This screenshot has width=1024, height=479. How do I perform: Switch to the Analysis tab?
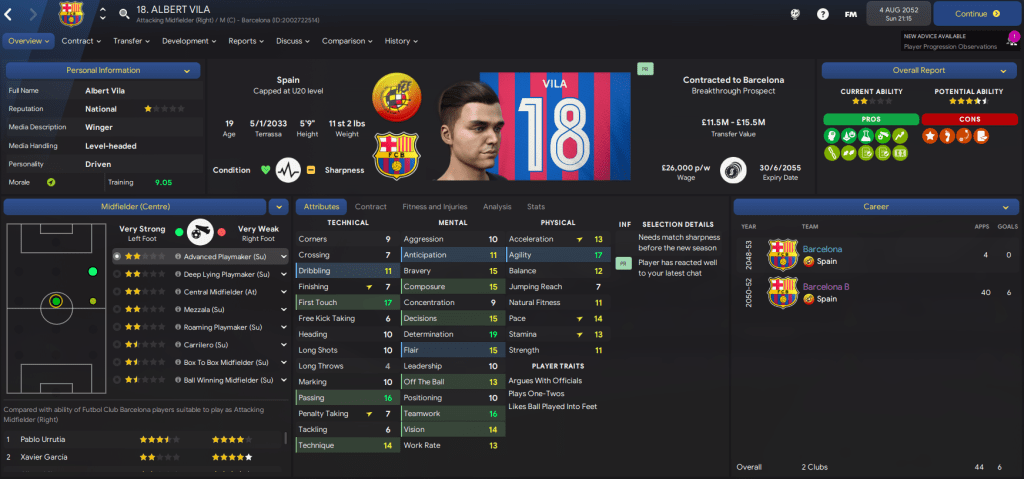pyautogui.click(x=496, y=206)
